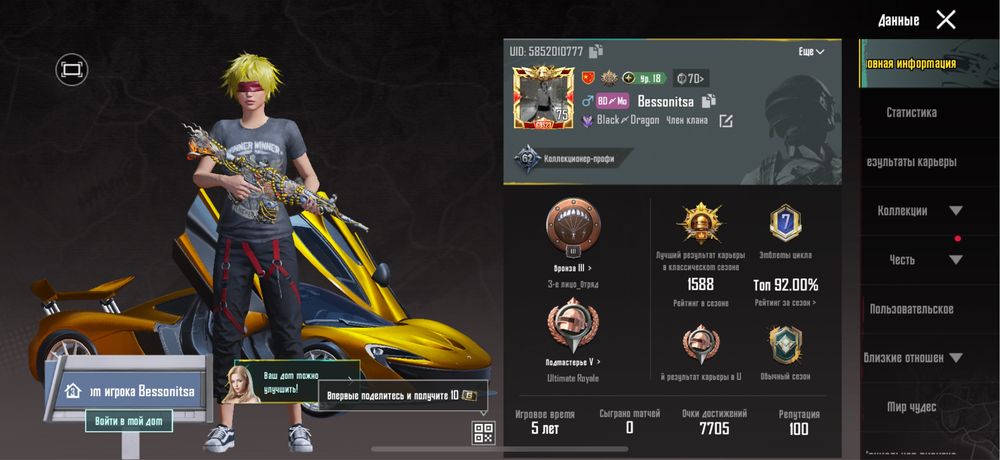Close the player data screen
Viewport: 1000px width, 460px height.
pos(945,19)
